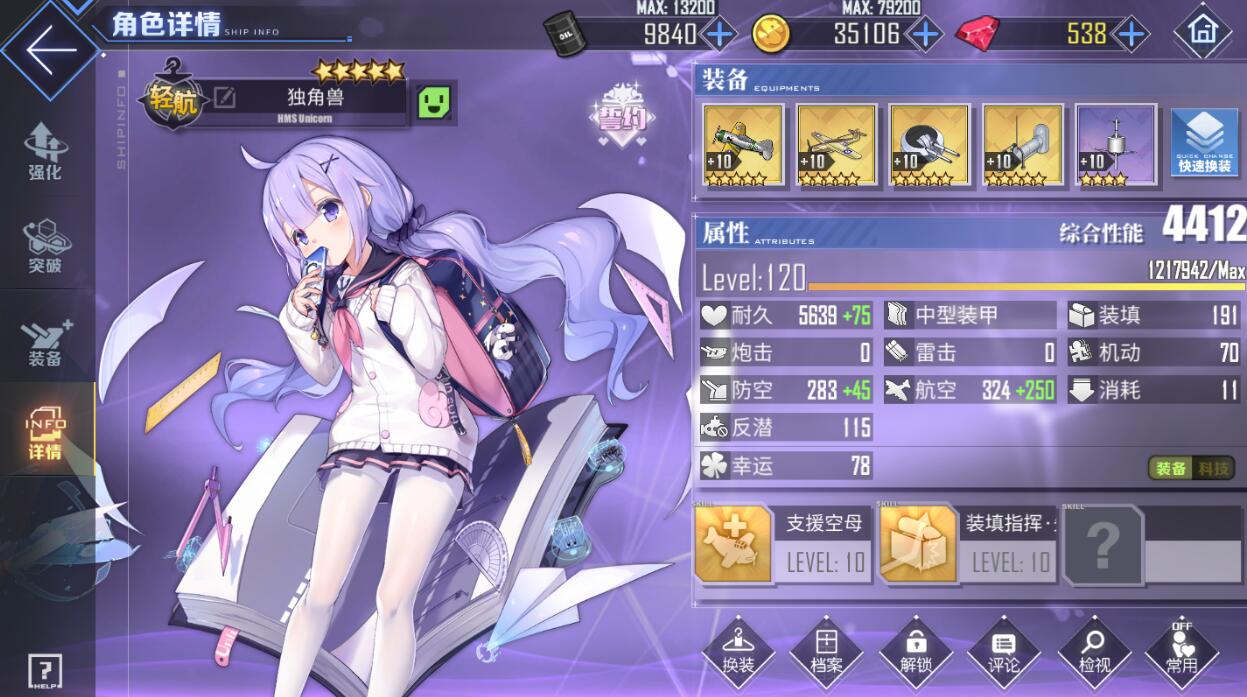This screenshot has width=1247, height=697.
Task: Return to home screen via house icon
Action: tap(1201, 32)
